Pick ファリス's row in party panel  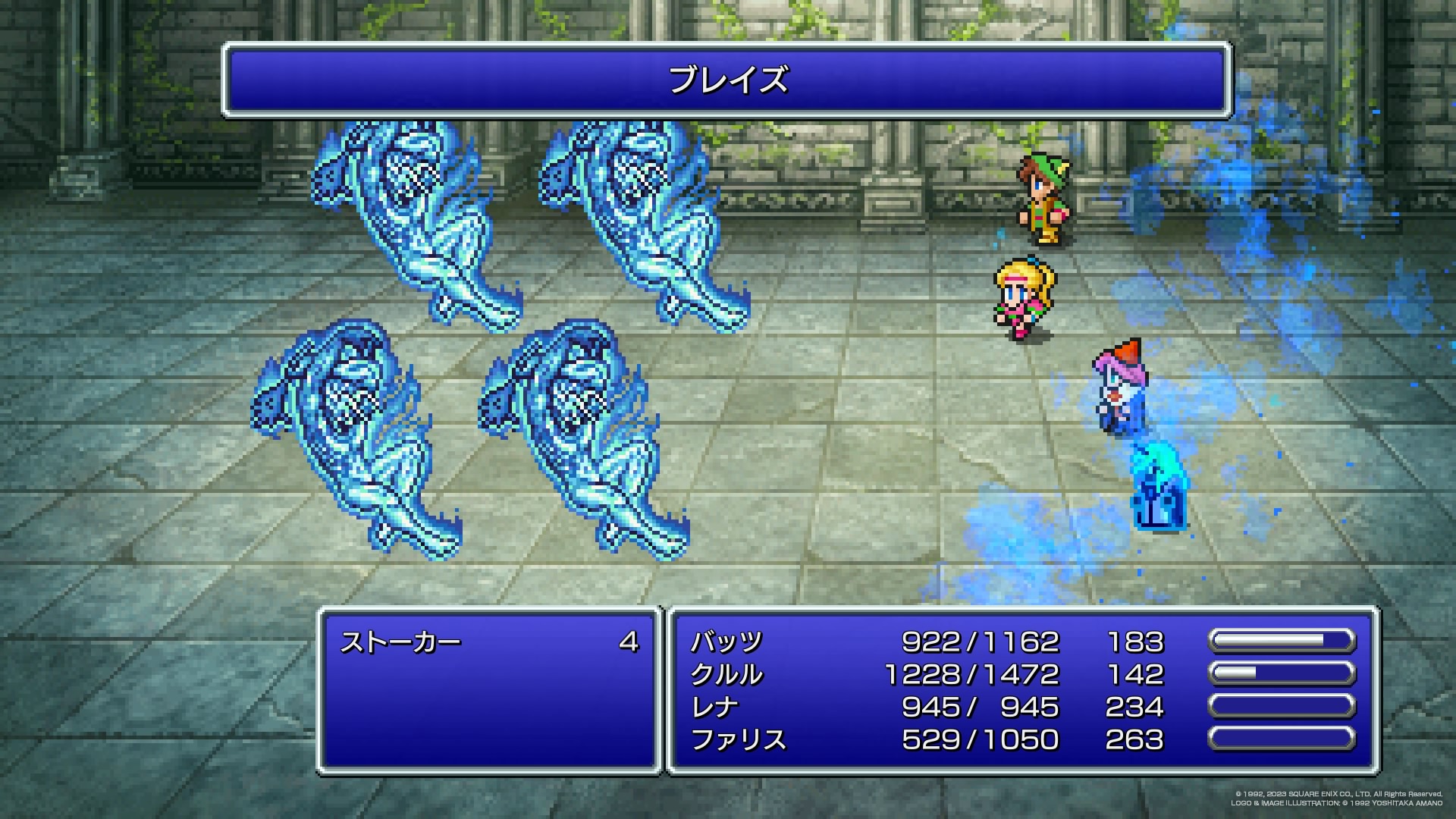pyautogui.click(x=739, y=740)
